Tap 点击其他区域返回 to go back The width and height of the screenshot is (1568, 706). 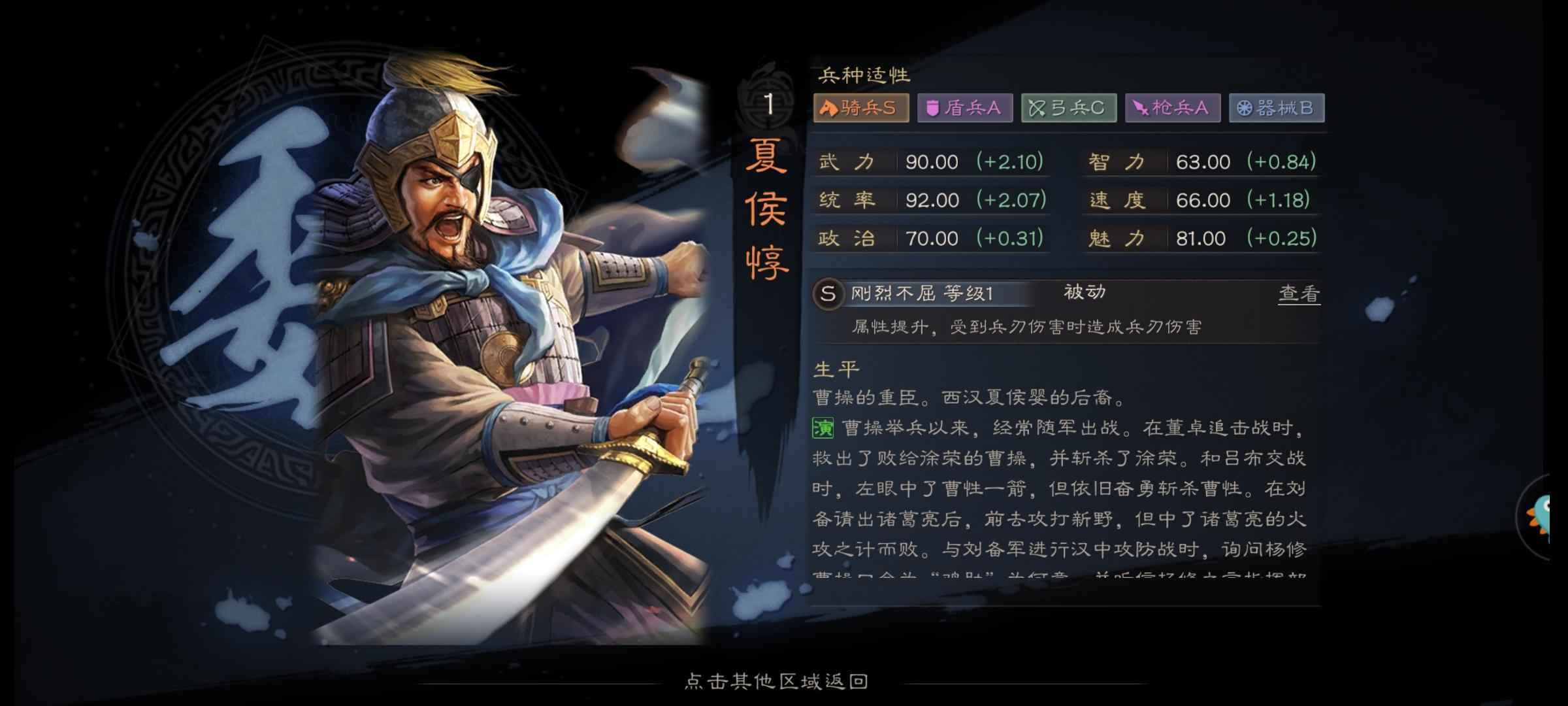(x=776, y=682)
